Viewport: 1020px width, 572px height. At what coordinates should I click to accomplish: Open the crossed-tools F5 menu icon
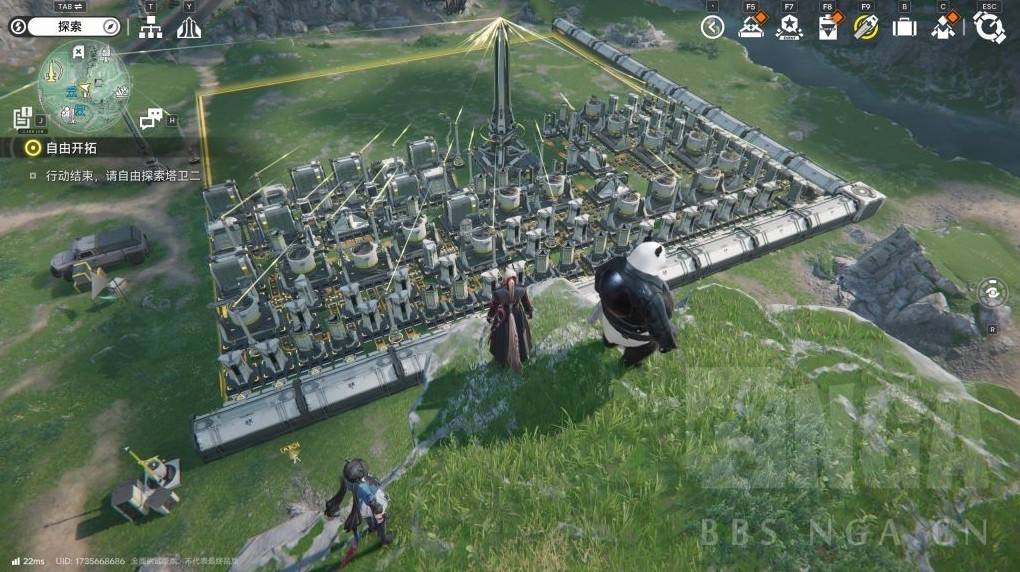(750, 27)
